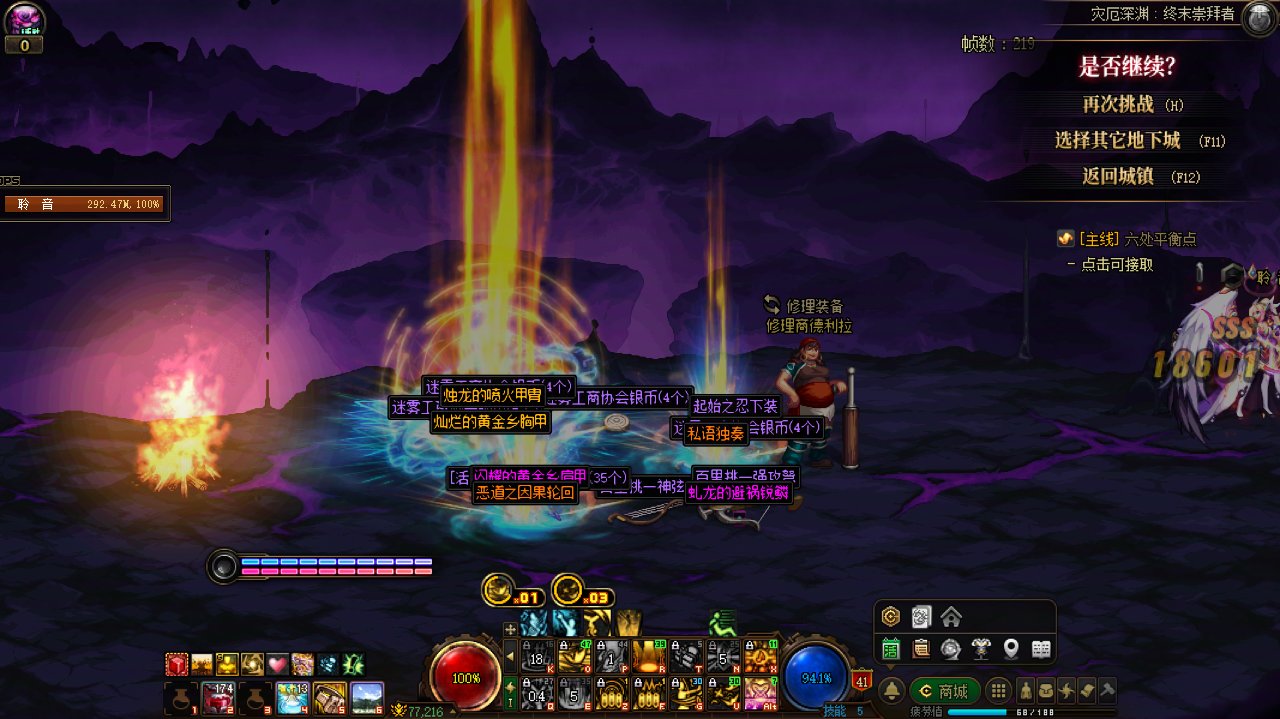The height and width of the screenshot is (719, 1280).
Task: Click the round dungeon icon at top right
Action: [x=1258, y=19]
